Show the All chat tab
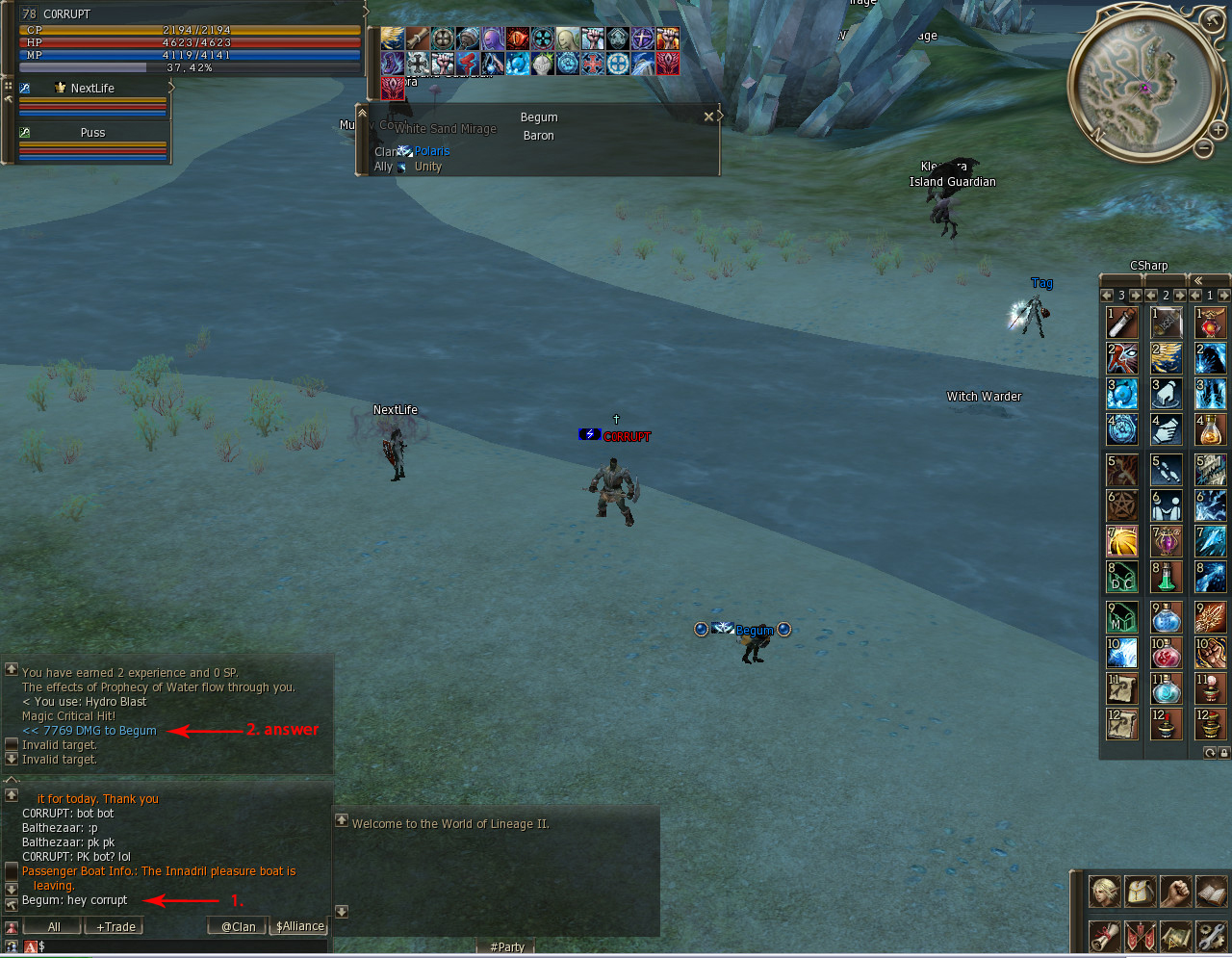1232x958 pixels. pyautogui.click(x=54, y=926)
